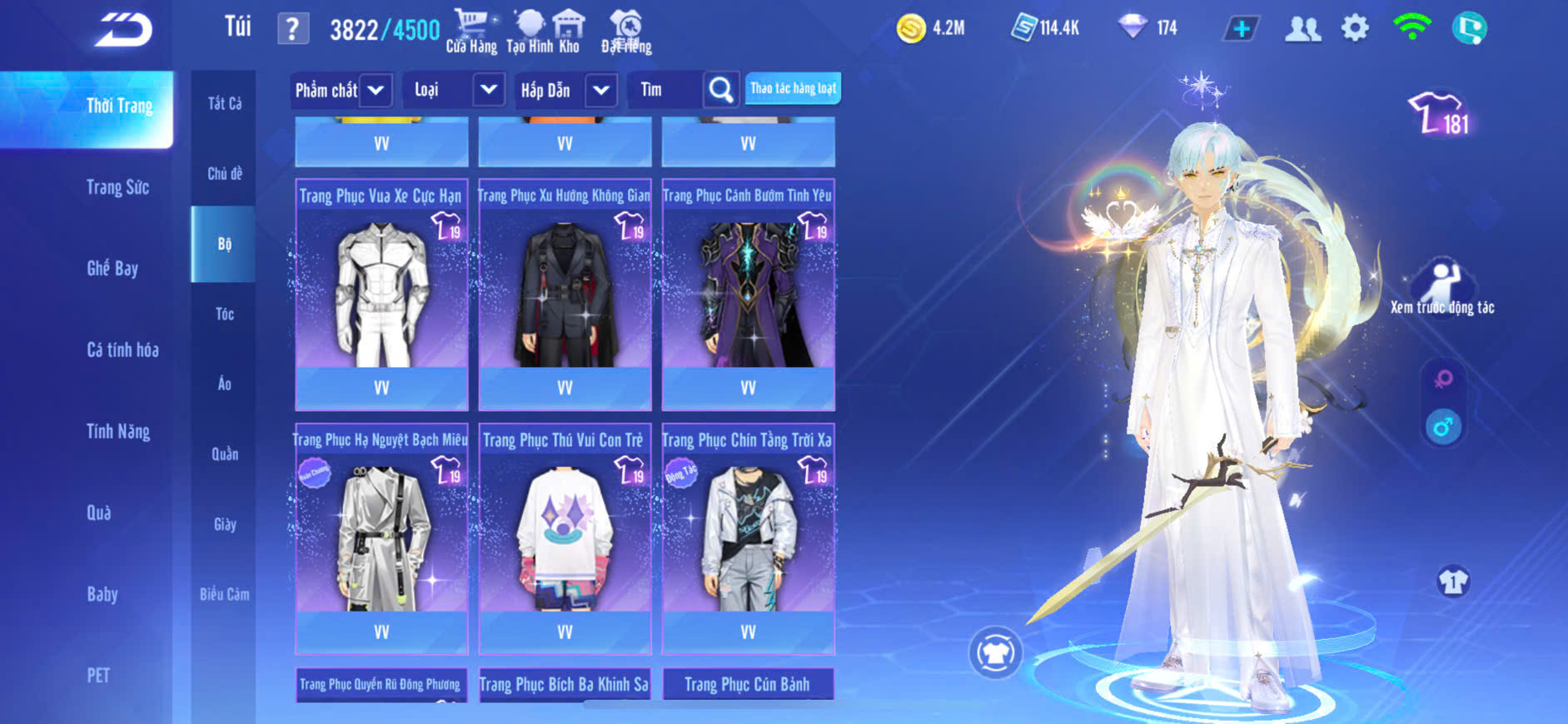
Task: Choose the Tóc subcategory filter
Action: 224,314
